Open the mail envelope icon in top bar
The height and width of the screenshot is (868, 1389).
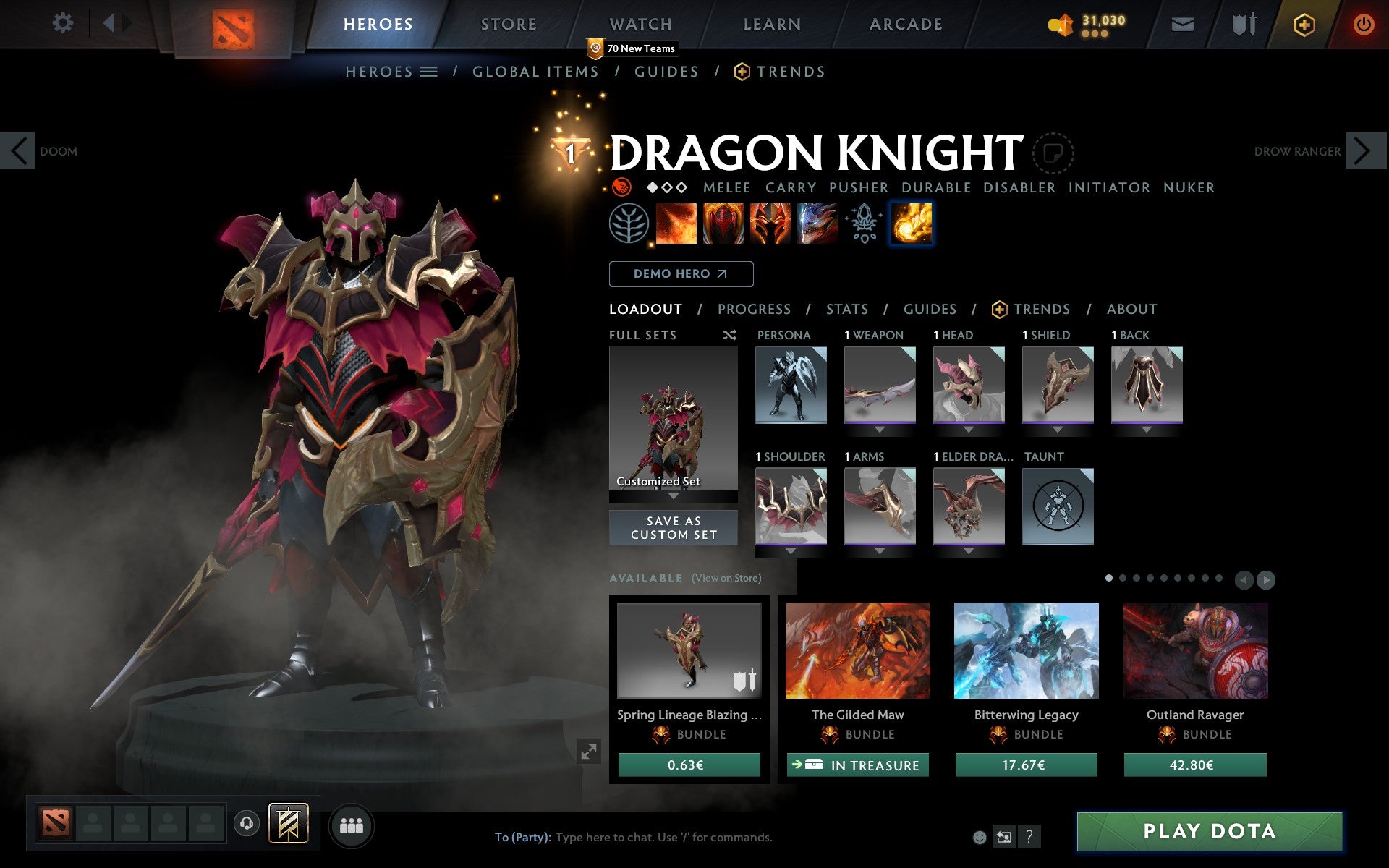(x=1182, y=23)
